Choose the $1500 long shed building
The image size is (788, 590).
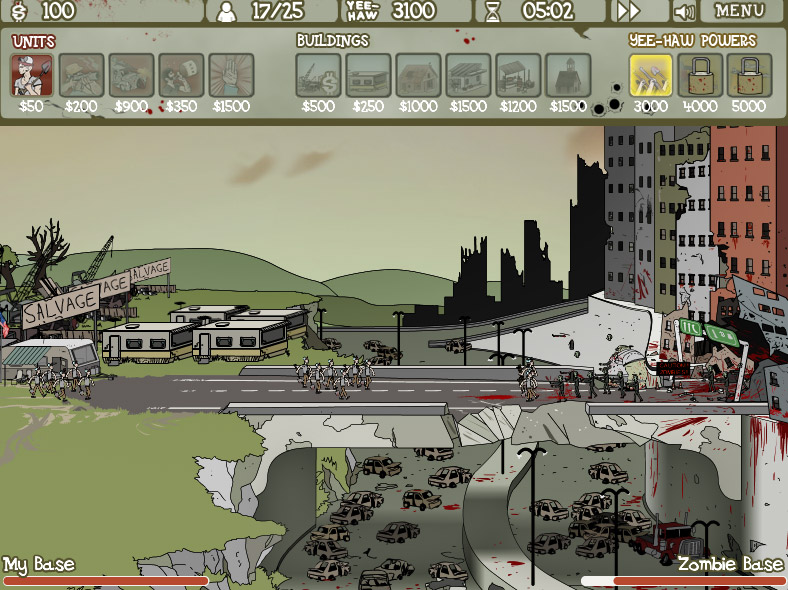(x=468, y=75)
